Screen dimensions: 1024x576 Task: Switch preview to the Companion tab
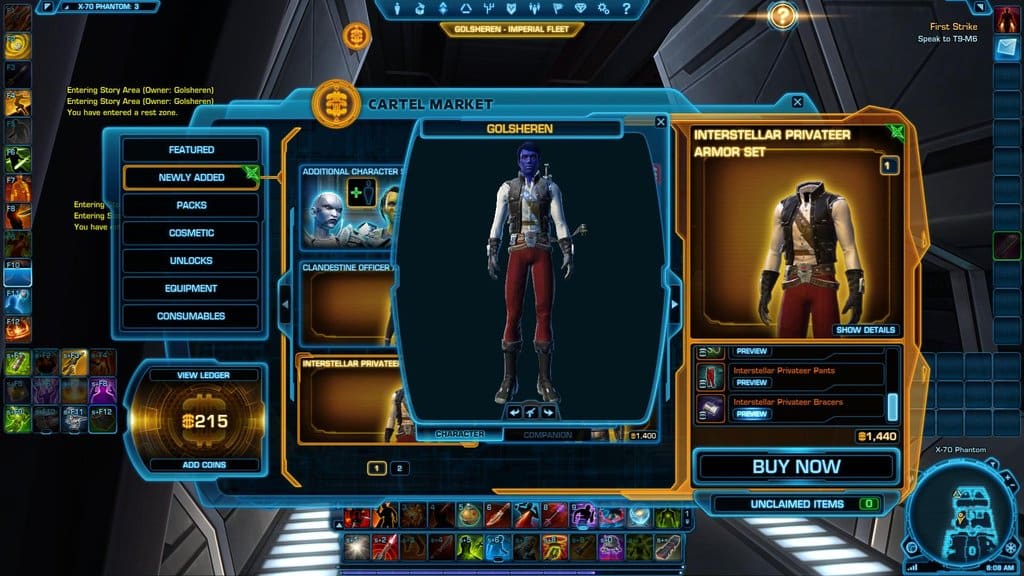point(548,435)
